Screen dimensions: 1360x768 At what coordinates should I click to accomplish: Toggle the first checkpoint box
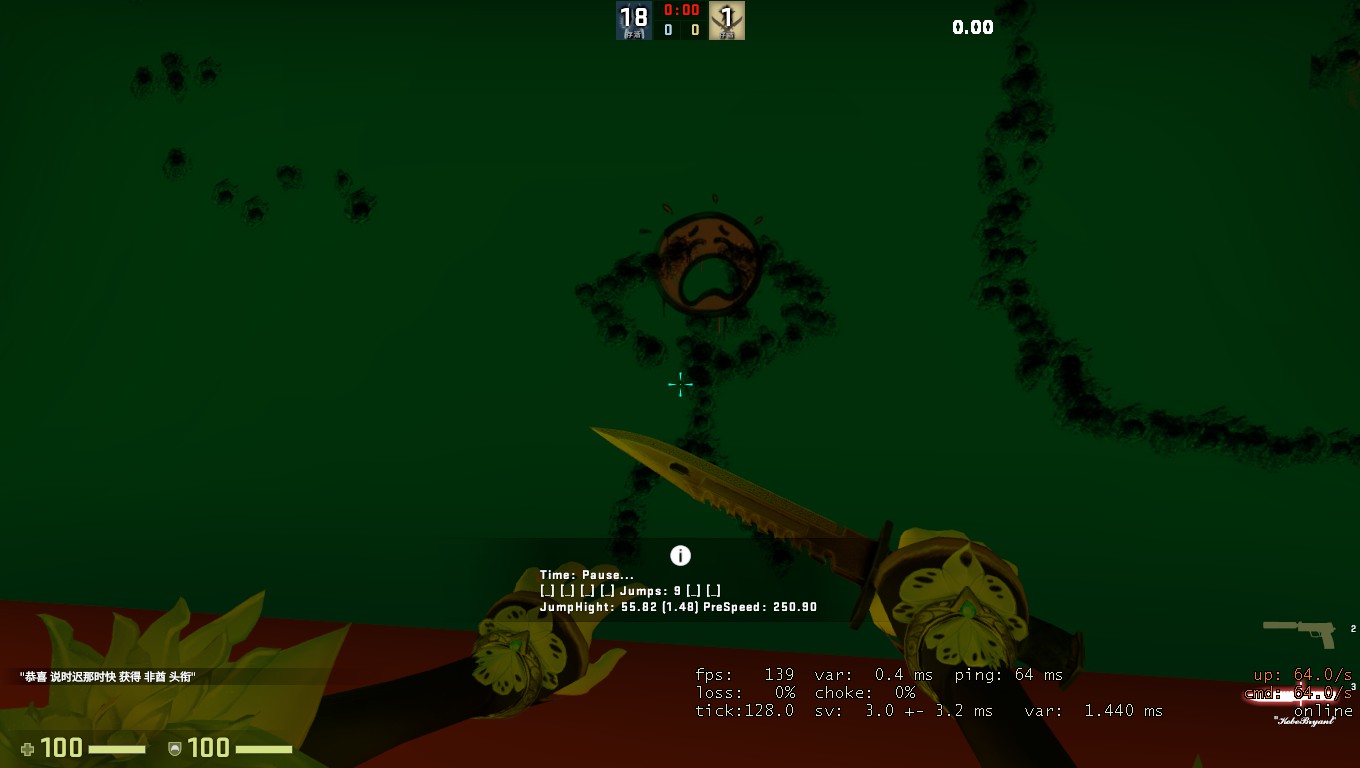(547, 590)
